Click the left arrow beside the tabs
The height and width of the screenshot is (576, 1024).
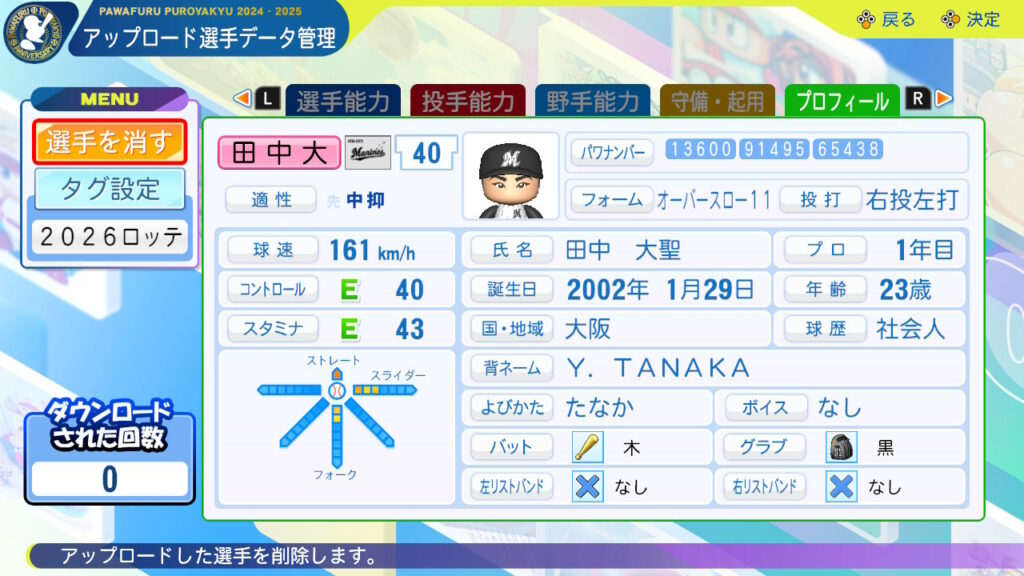241,98
